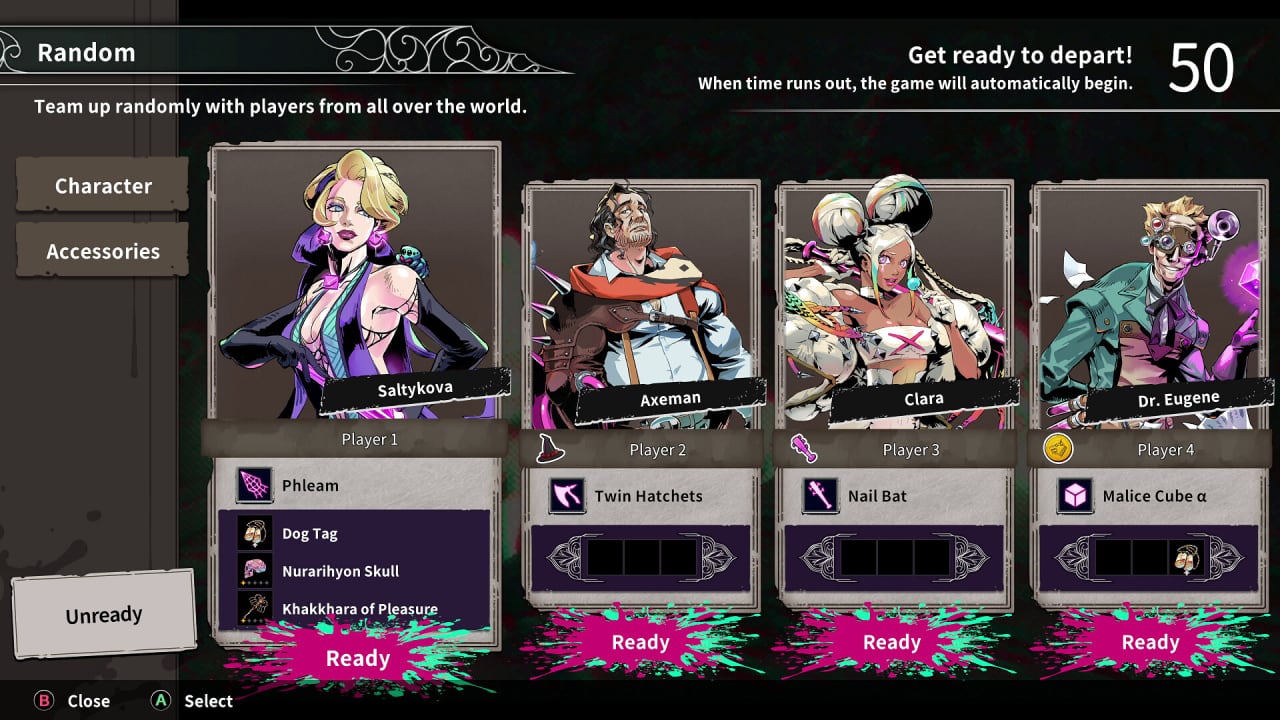Click Dr. Eugene's equipped accessory slot icon
The image size is (1280, 720).
(x=1186, y=557)
